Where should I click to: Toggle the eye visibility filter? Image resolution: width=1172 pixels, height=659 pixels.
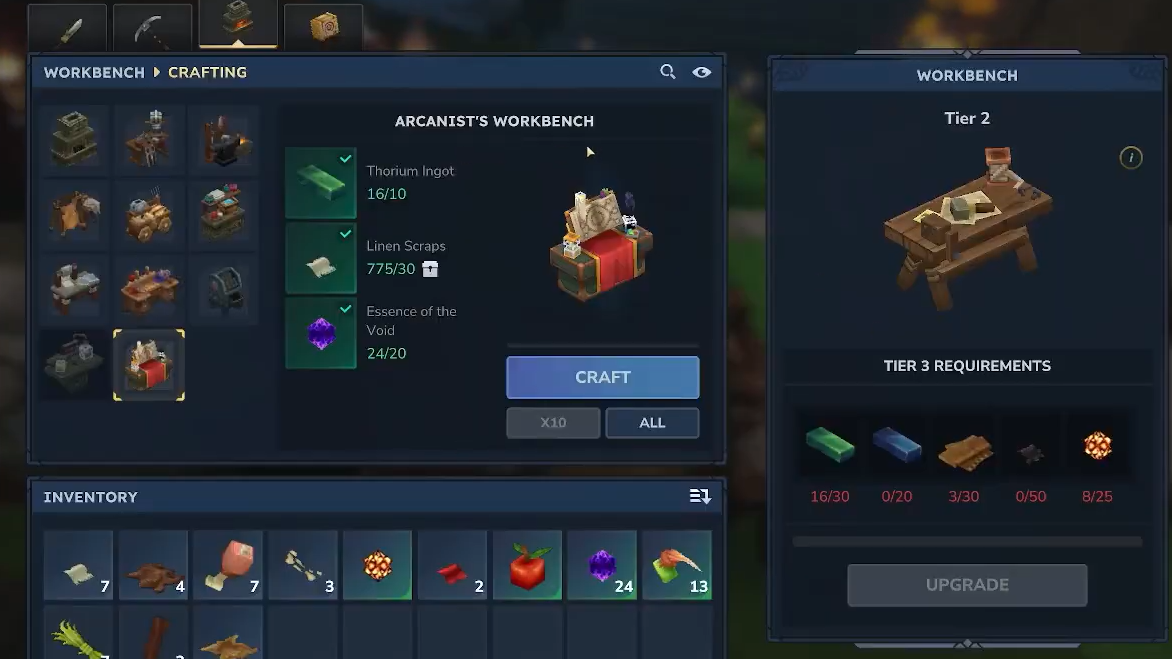[701, 72]
